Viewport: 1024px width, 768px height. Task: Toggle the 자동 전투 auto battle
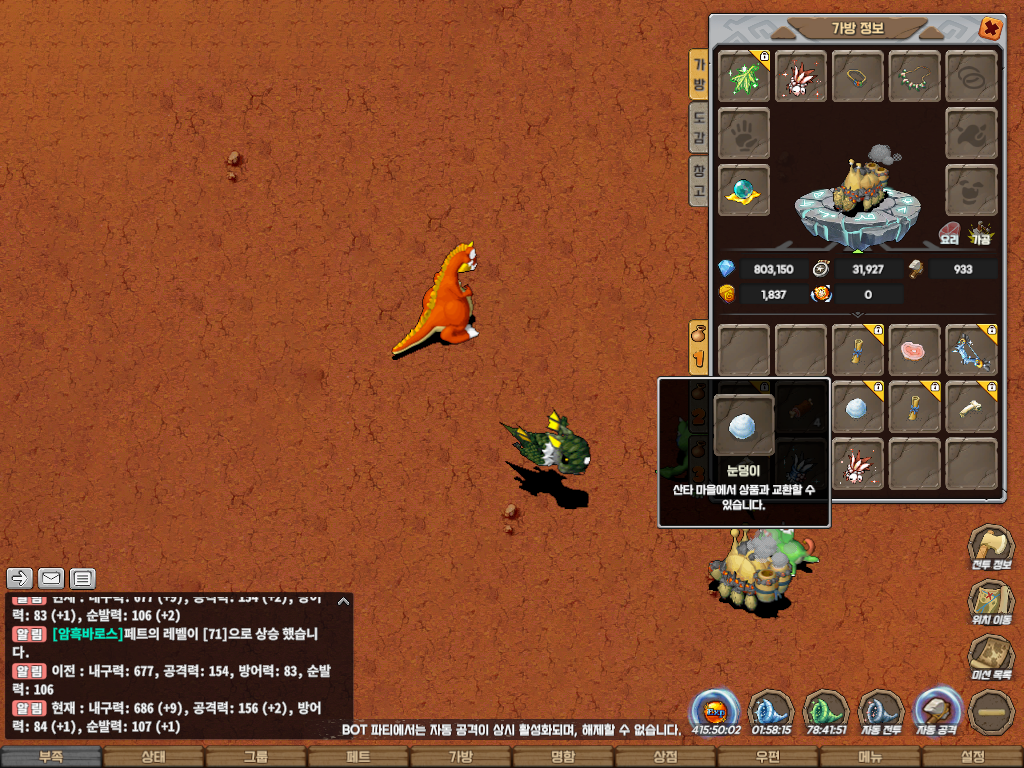pos(881,712)
